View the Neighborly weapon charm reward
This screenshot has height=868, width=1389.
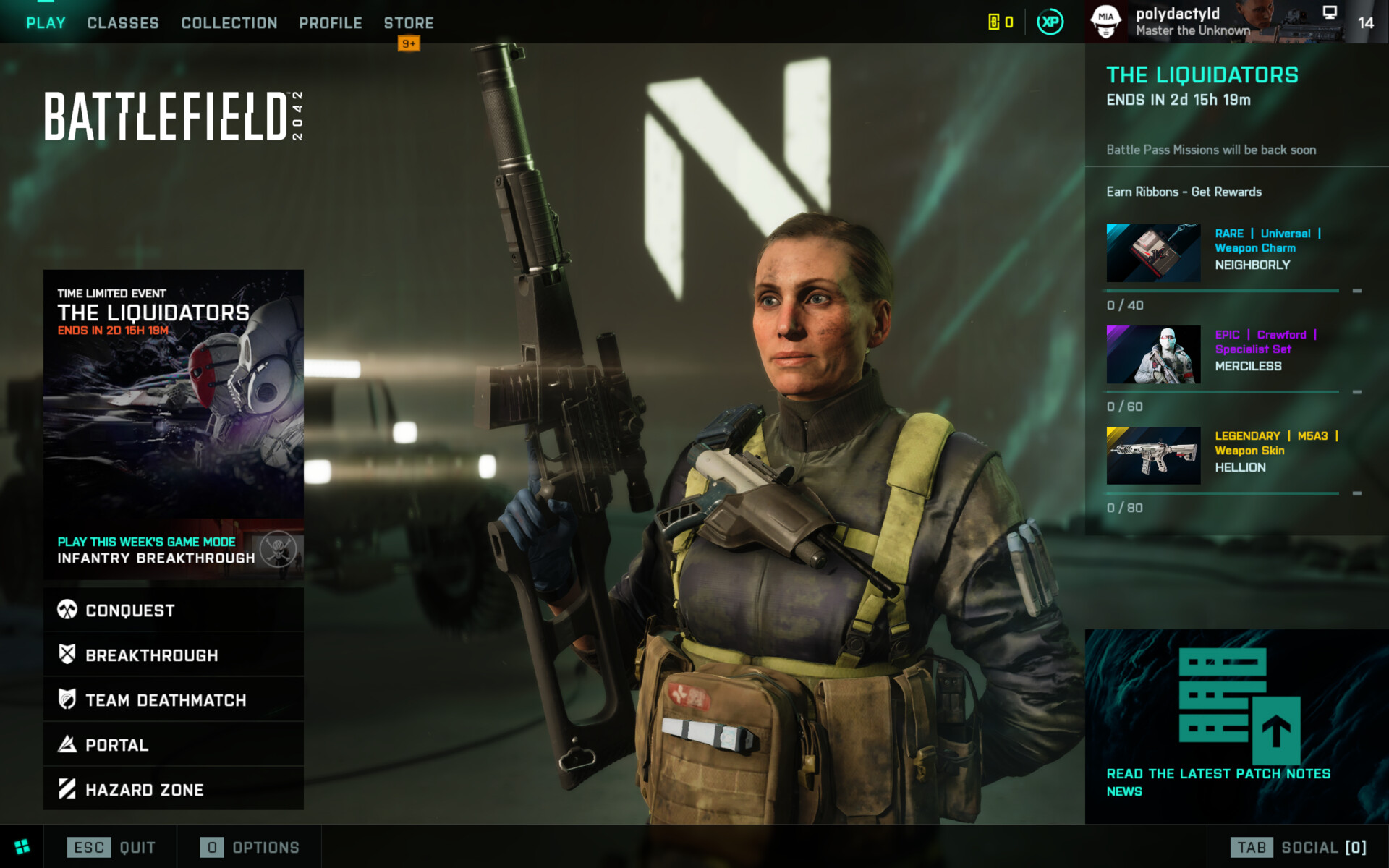[x=1223, y=253]
